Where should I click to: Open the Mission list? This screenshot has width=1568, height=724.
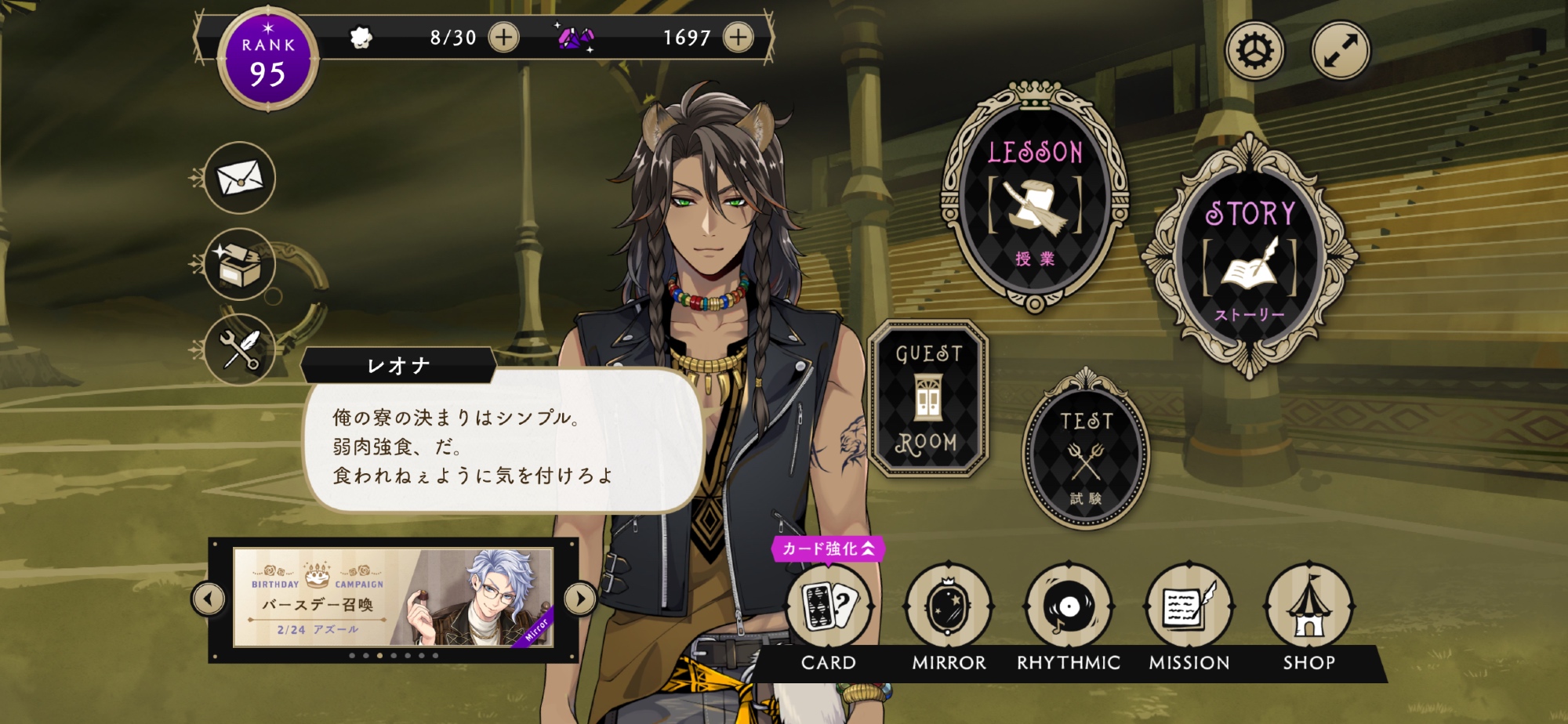coord(1189,607)
